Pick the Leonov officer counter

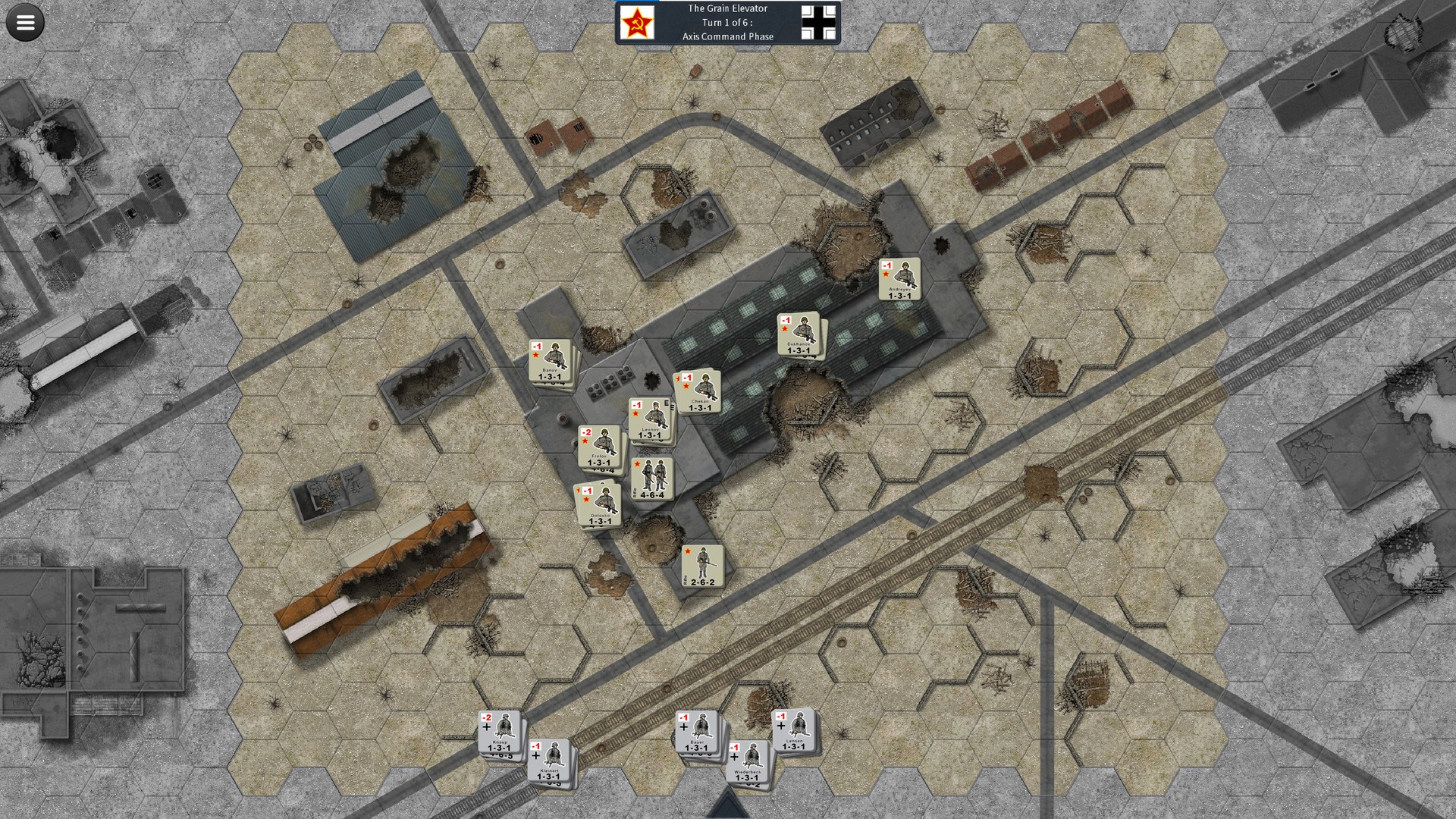[650, 419]
